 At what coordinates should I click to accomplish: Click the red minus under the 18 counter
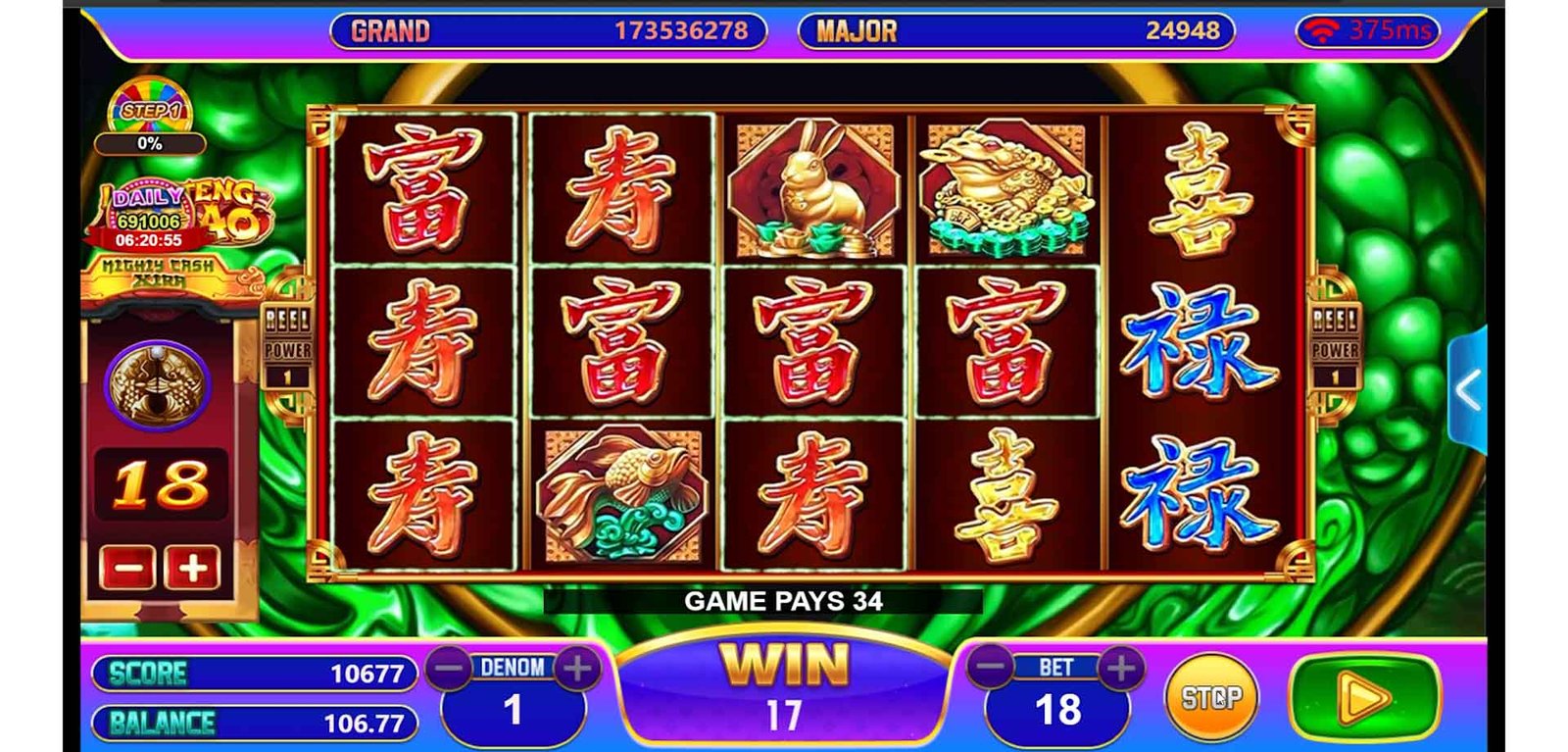click(x=127, y=568)
